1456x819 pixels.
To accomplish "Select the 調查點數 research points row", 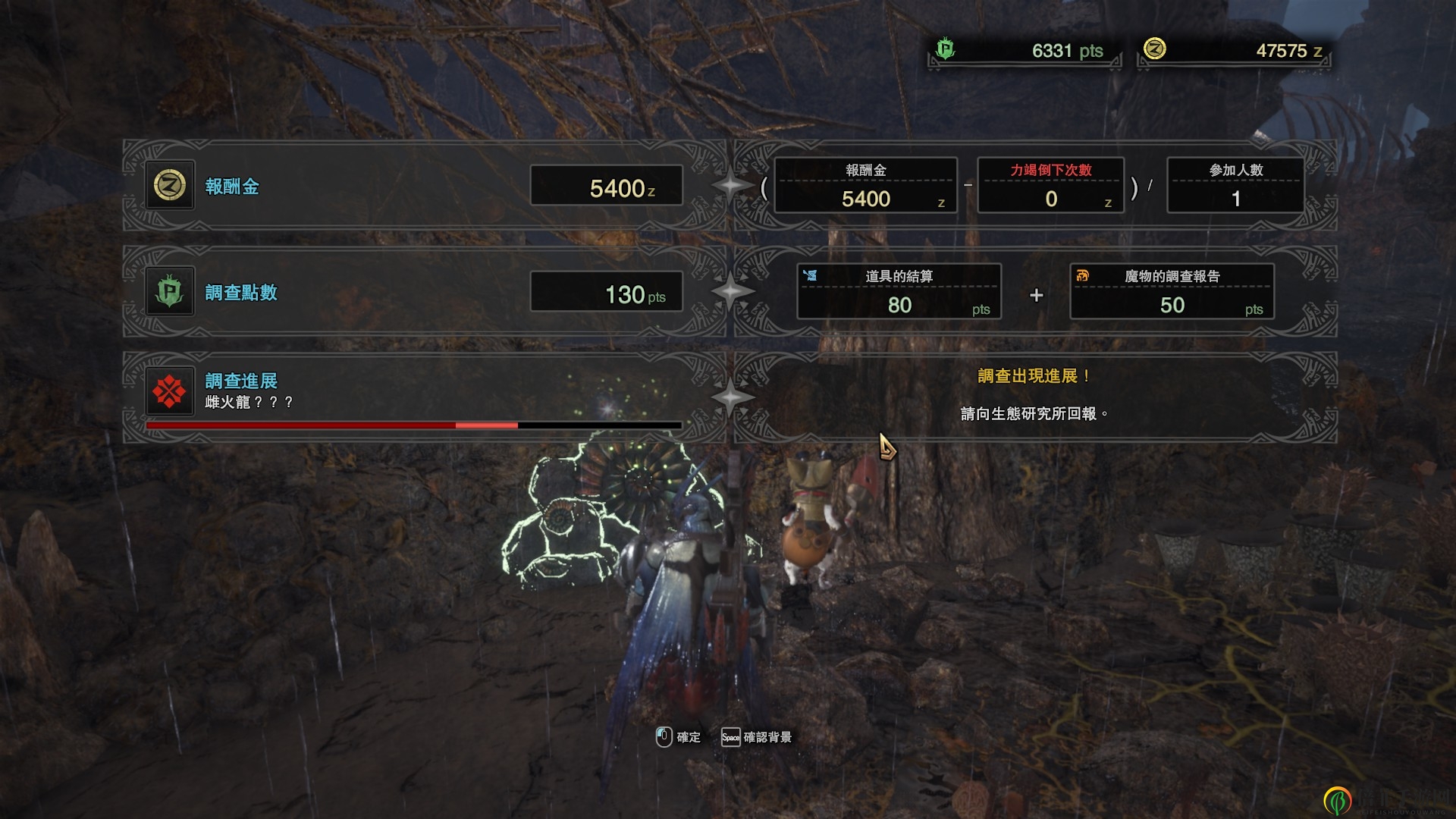I will coord(413,292).
